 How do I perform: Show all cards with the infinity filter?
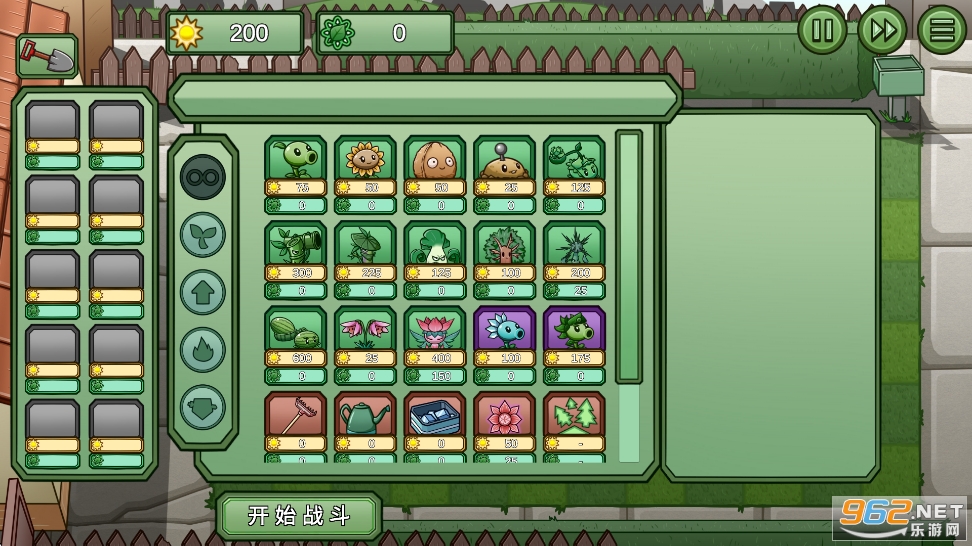coord(203,178)
